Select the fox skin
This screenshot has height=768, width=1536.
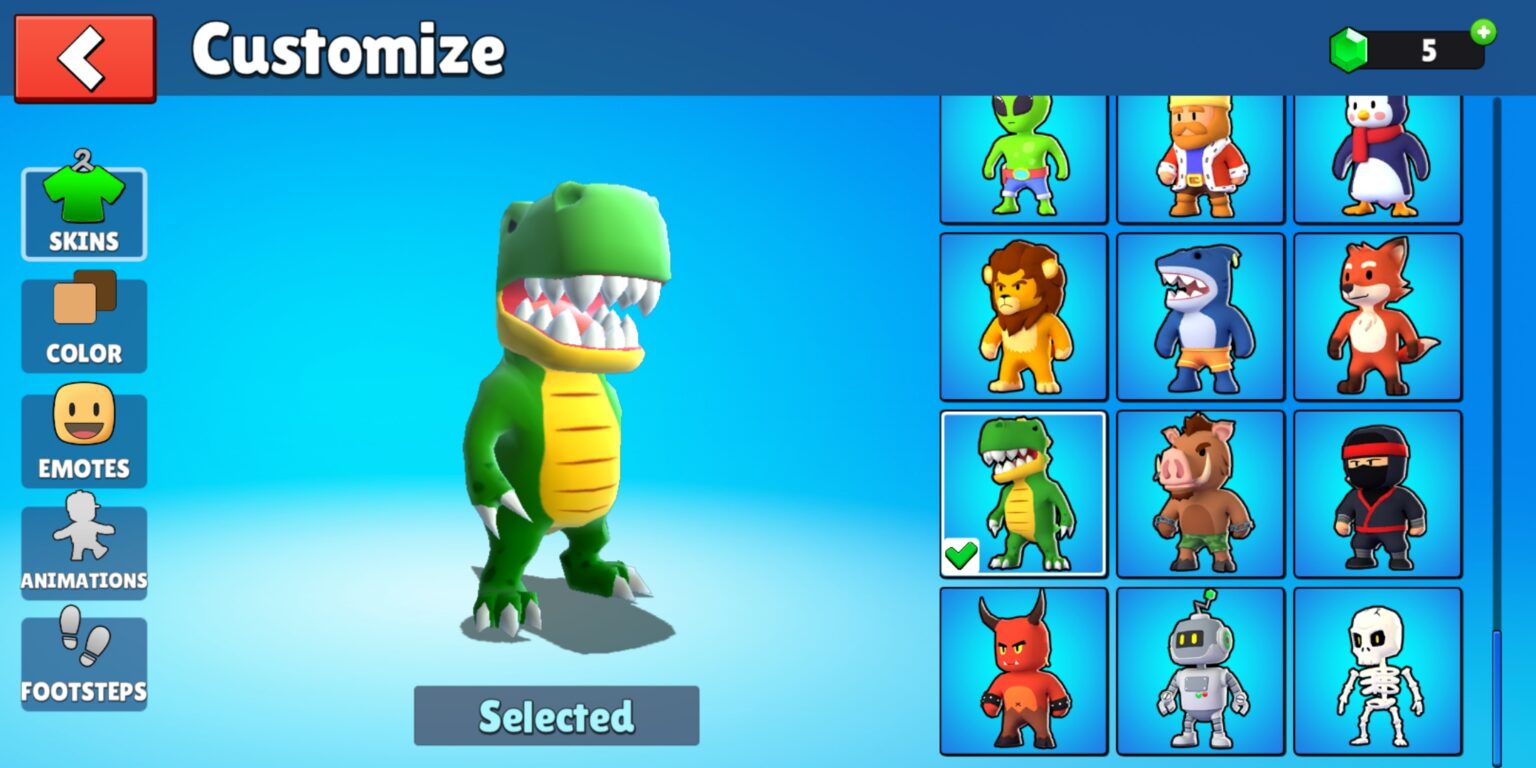tap(1378, 315)
